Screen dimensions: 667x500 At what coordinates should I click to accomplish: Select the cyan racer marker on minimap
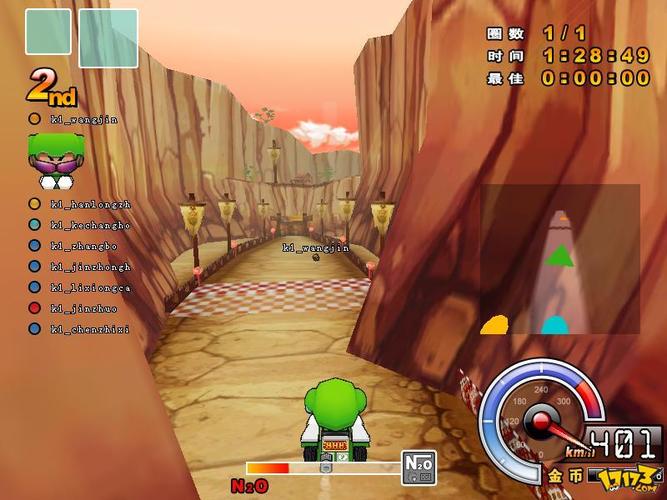point(554,325)
